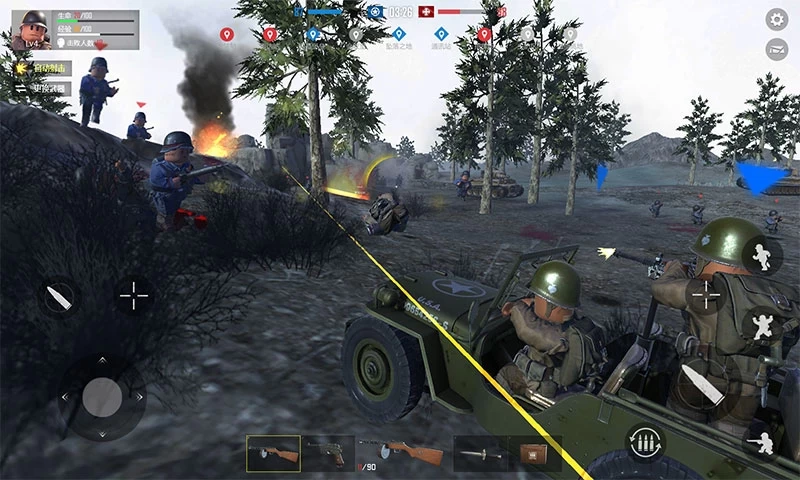The height and width of the screenshot is (480, 800).
Task: Tap the flat icon button below the settings gear
Action: point(776,49)
